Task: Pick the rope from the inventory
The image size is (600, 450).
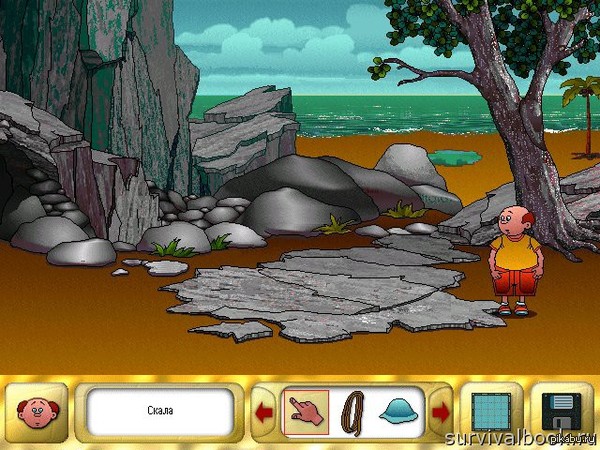Action: point(352,411)
